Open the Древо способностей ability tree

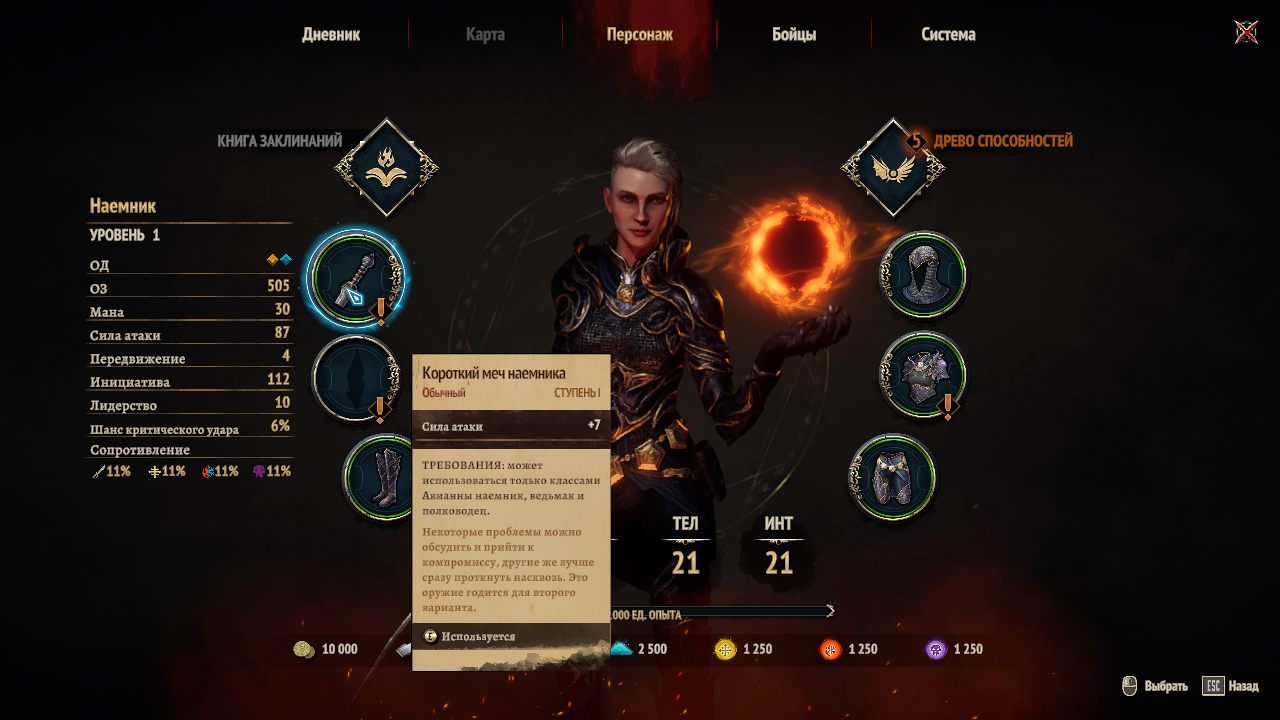pyautogui.click(x=893, y=167)
